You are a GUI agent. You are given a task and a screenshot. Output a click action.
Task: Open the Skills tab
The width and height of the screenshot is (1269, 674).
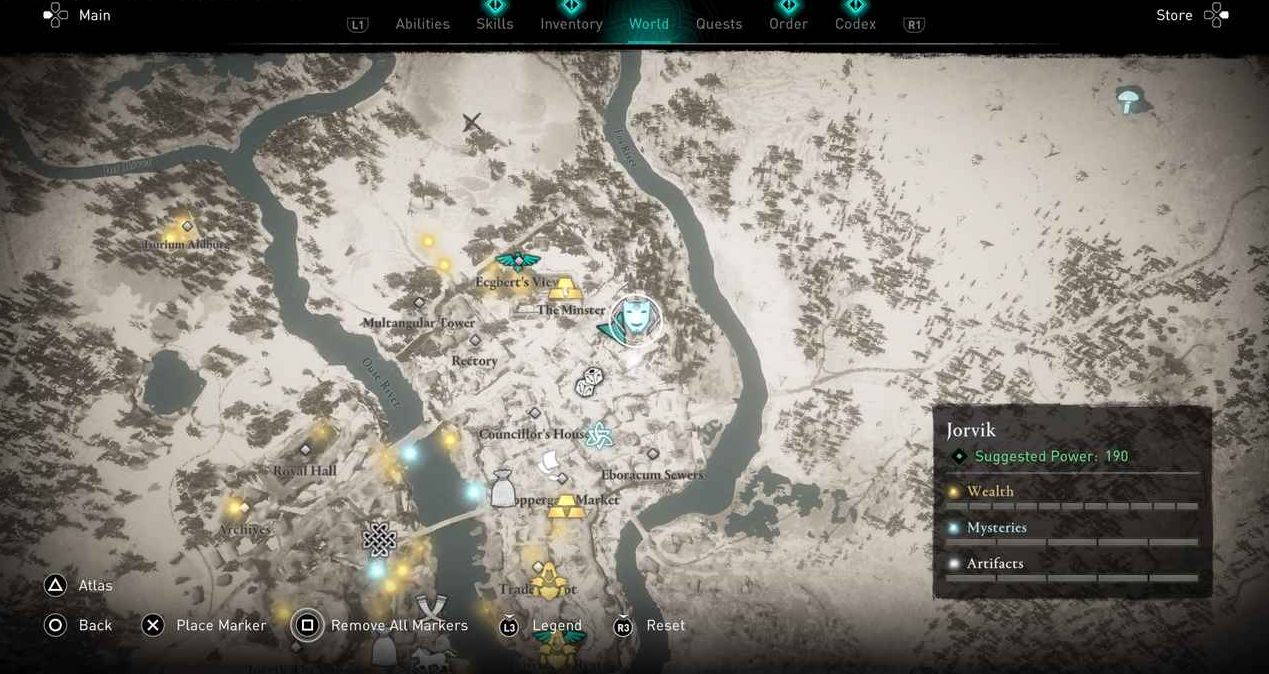(x=494, y=24)
